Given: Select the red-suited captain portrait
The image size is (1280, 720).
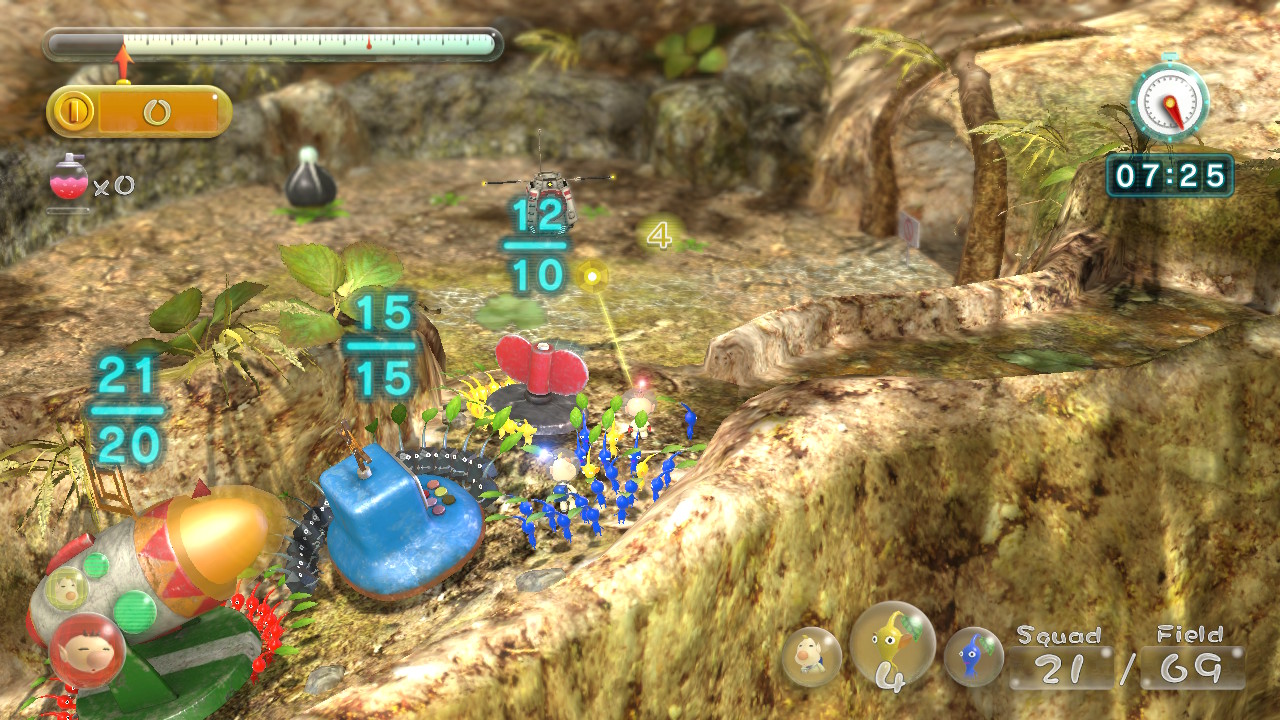Looking at the screenshot, I should 87,650.
